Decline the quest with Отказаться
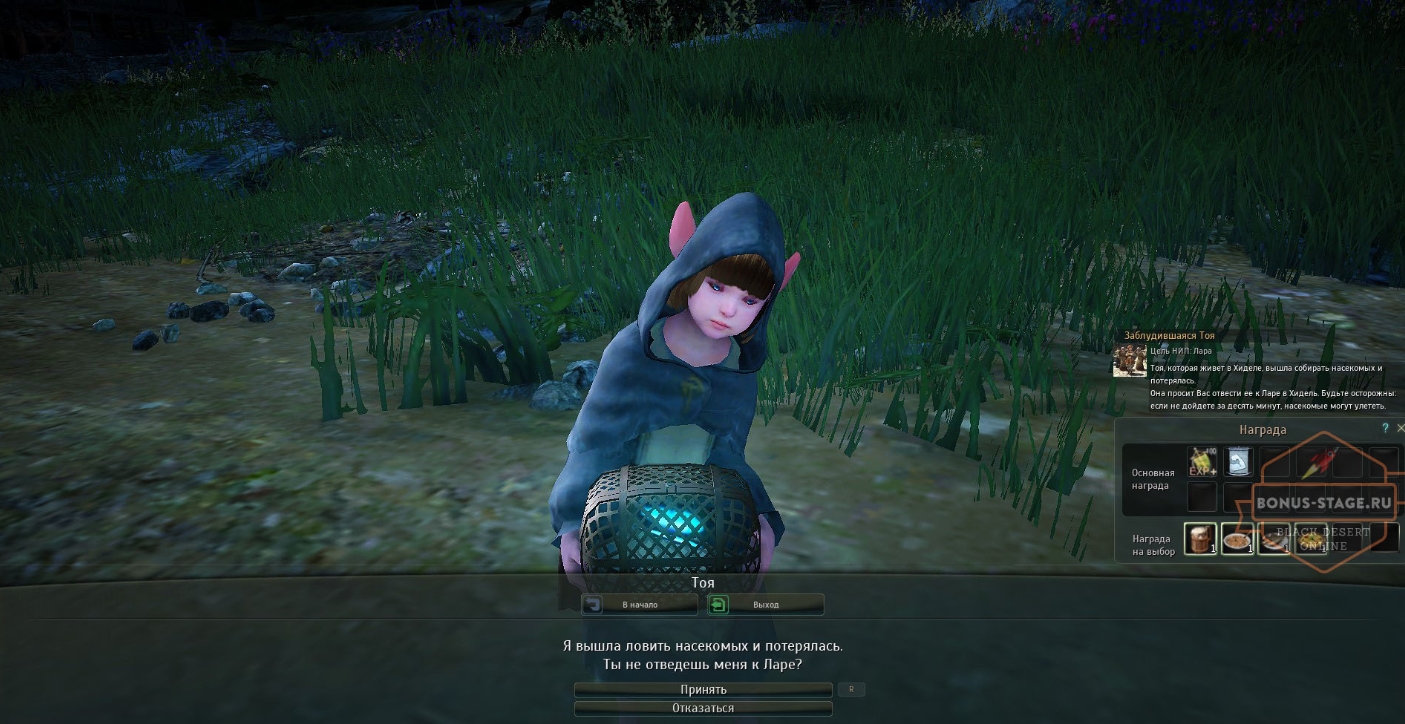Screen dimensions: 1405x724 click(x=703, y=708)
